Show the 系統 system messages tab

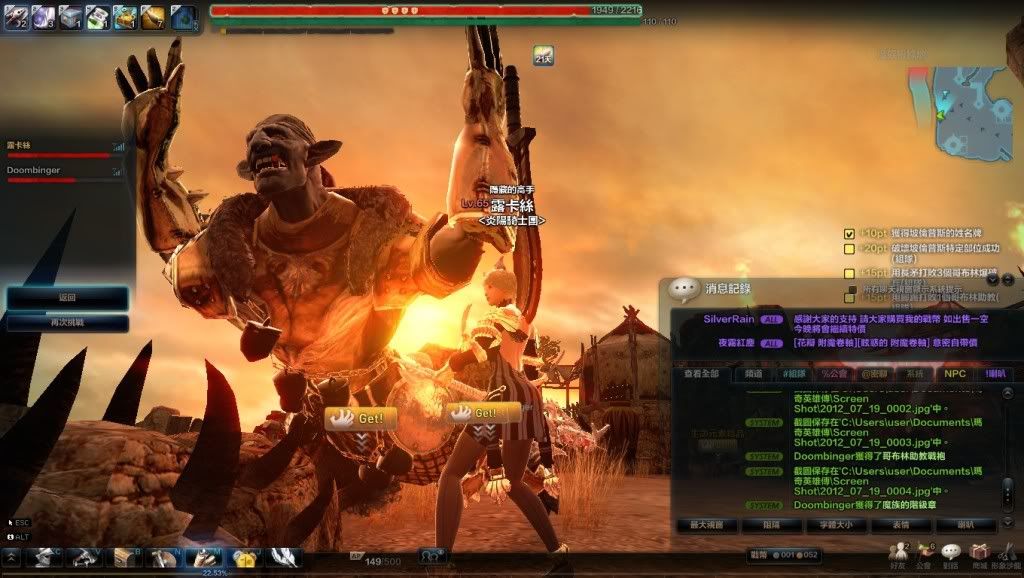coord(914,374)
